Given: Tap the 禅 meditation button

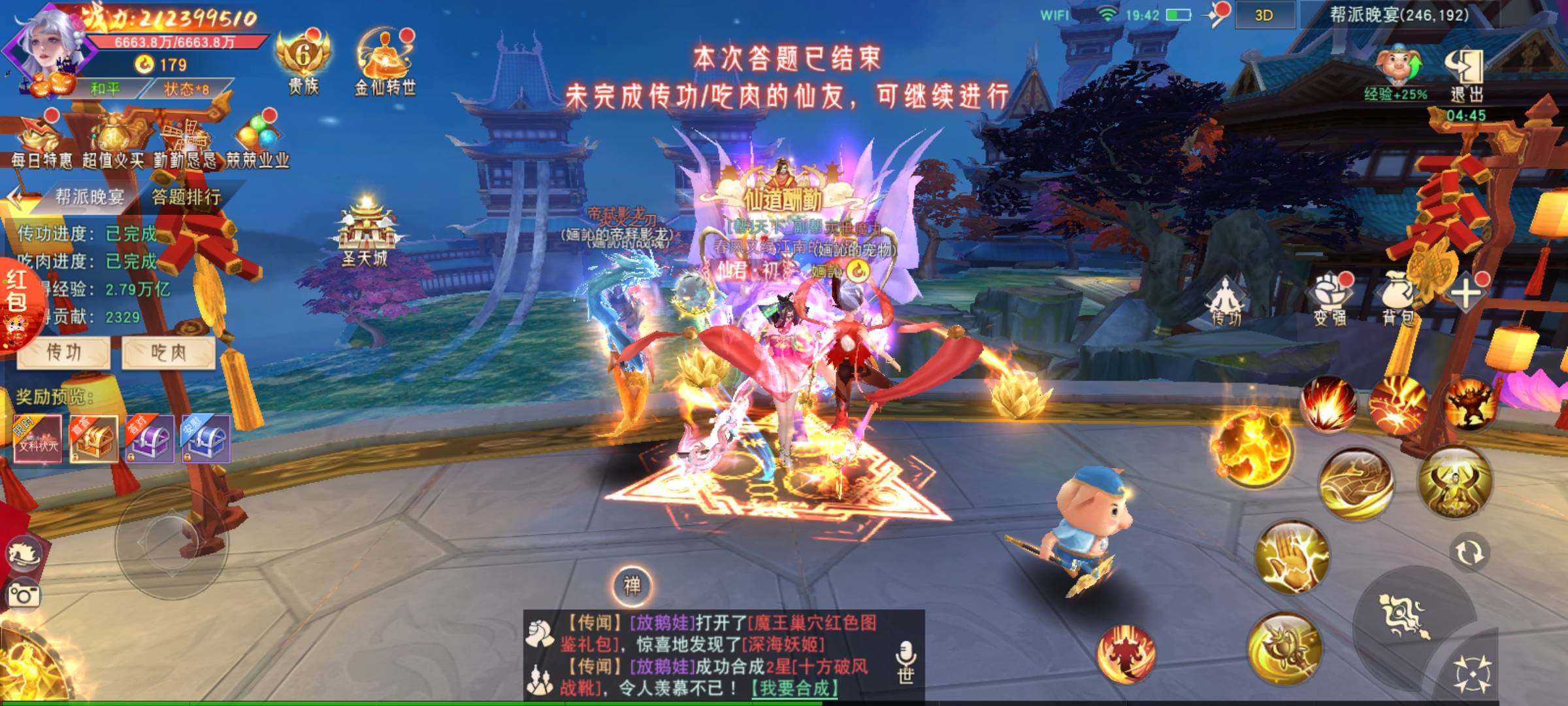Looking at the screenshot, I should pyautogui.click(x=632, y=586).
